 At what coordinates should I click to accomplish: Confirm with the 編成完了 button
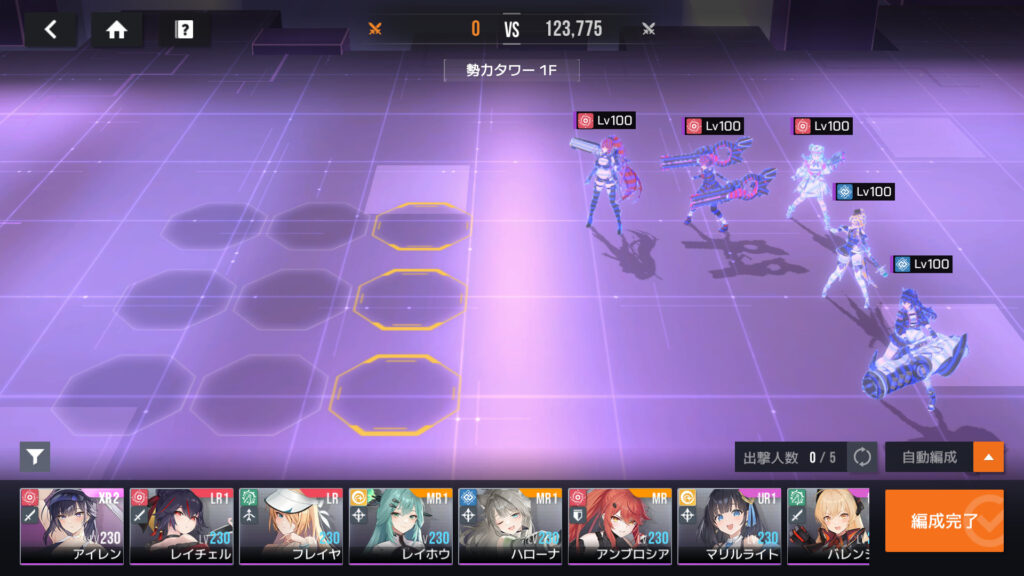point(944,520)
